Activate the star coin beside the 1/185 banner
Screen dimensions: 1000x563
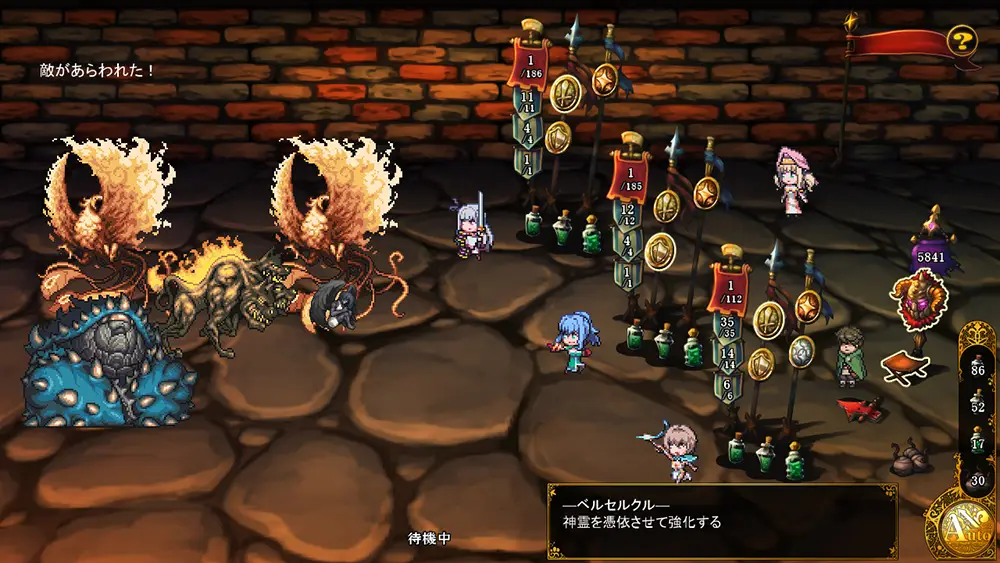[706, 192]
